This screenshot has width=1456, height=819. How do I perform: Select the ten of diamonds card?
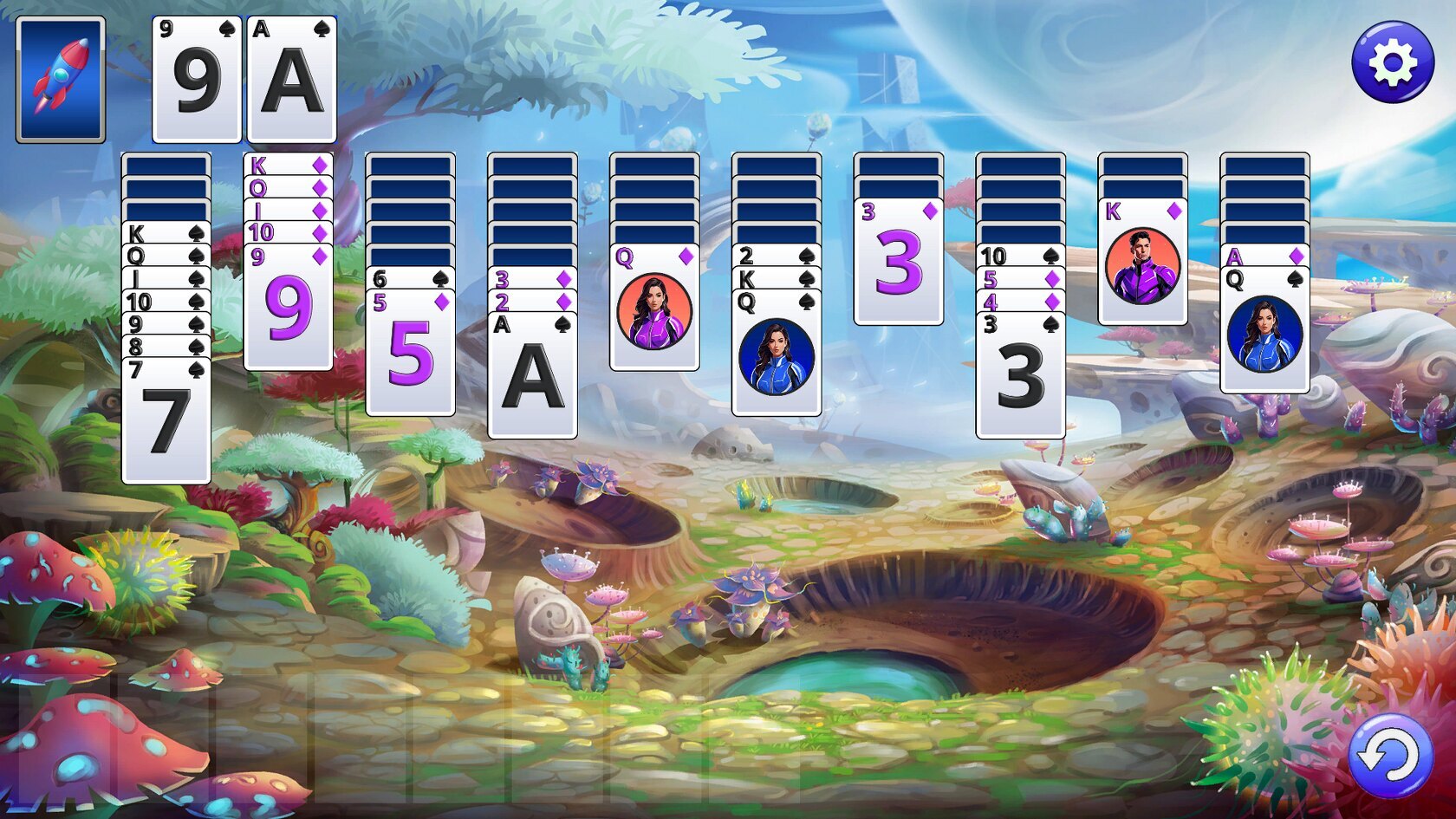pyautogui.click(x=288, y=232)
